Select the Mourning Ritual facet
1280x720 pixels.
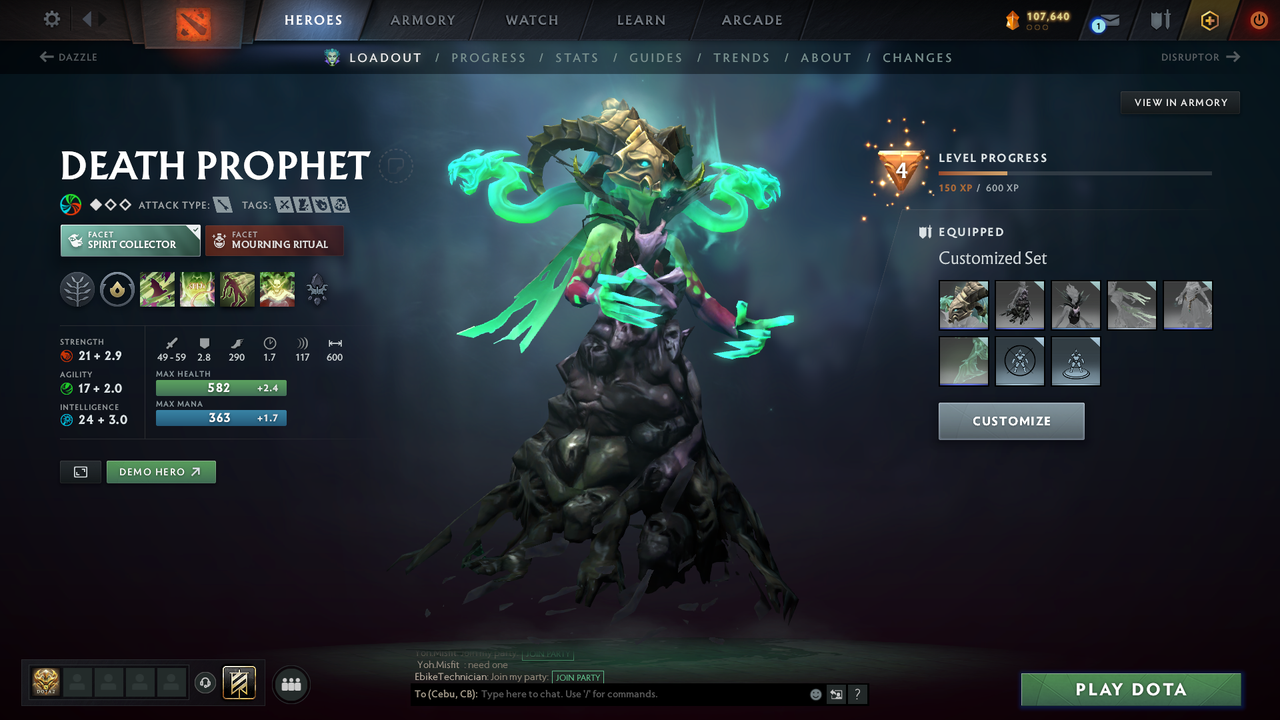click(274, 240)
